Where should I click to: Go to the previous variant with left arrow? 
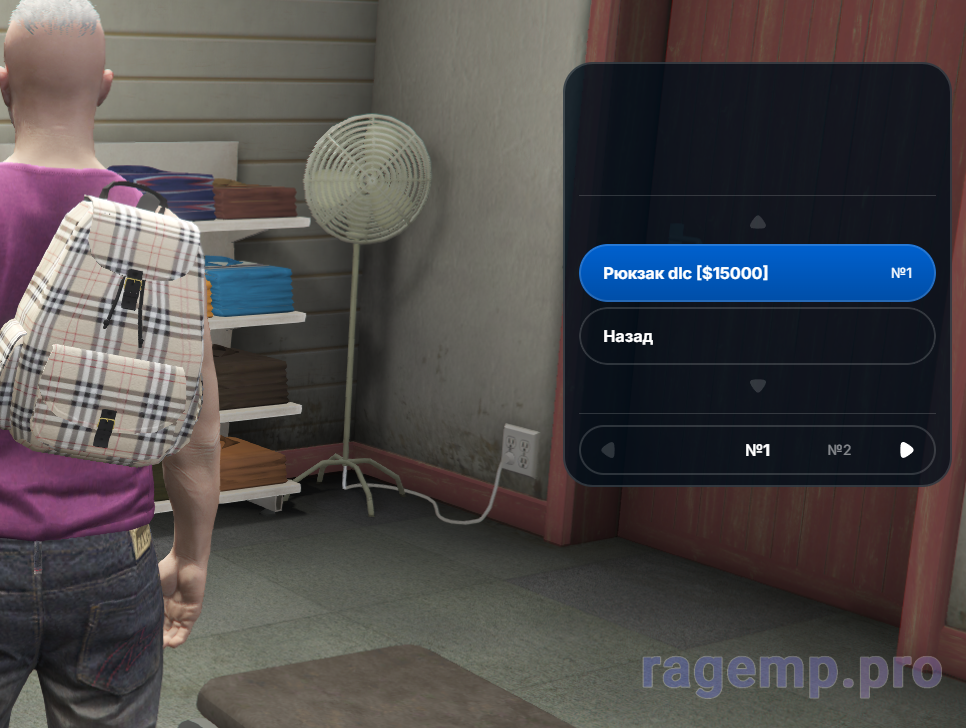click(607, 450)
